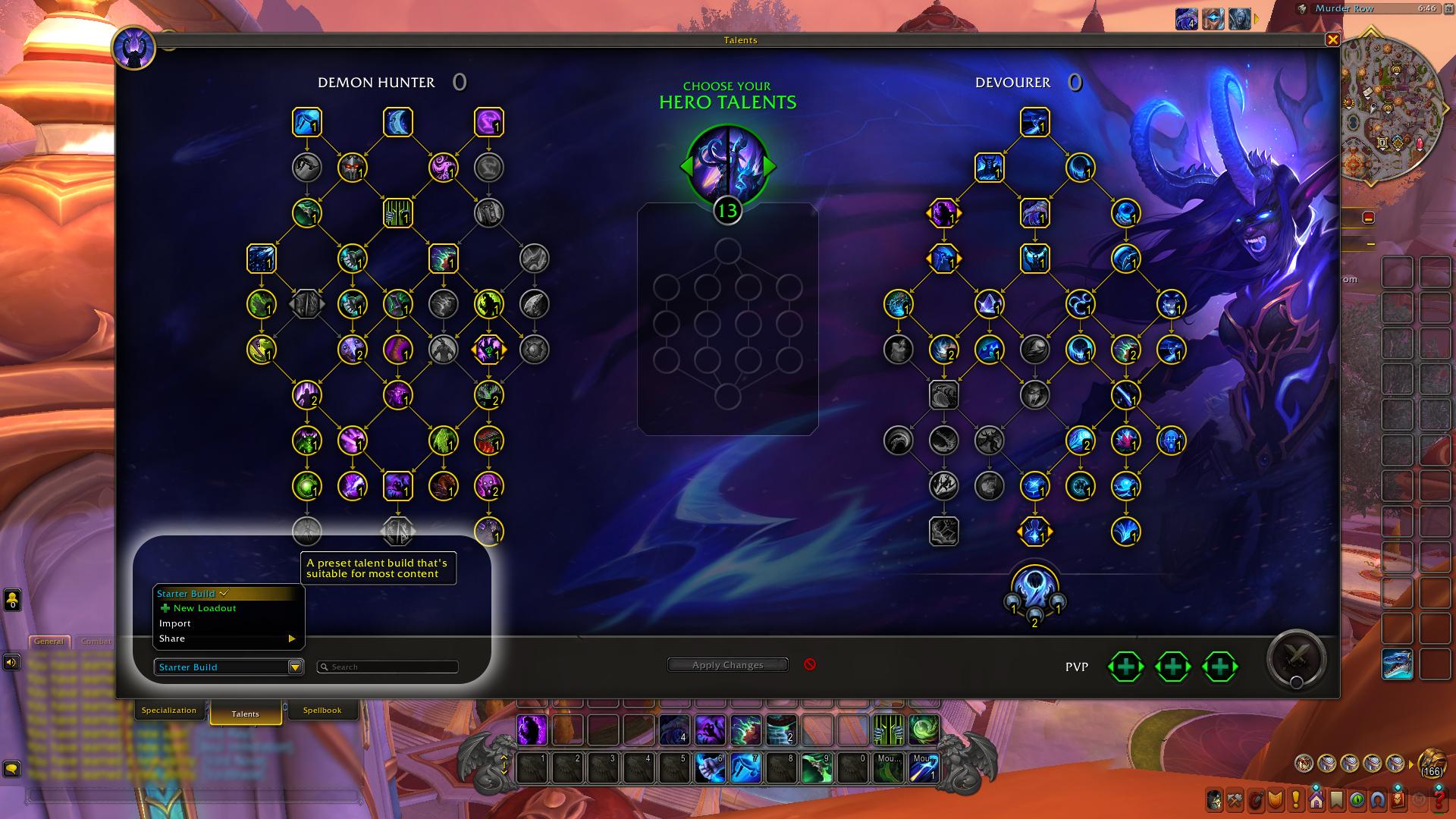
Task: Select the hero talents emblem
Action: coord(727,165)
